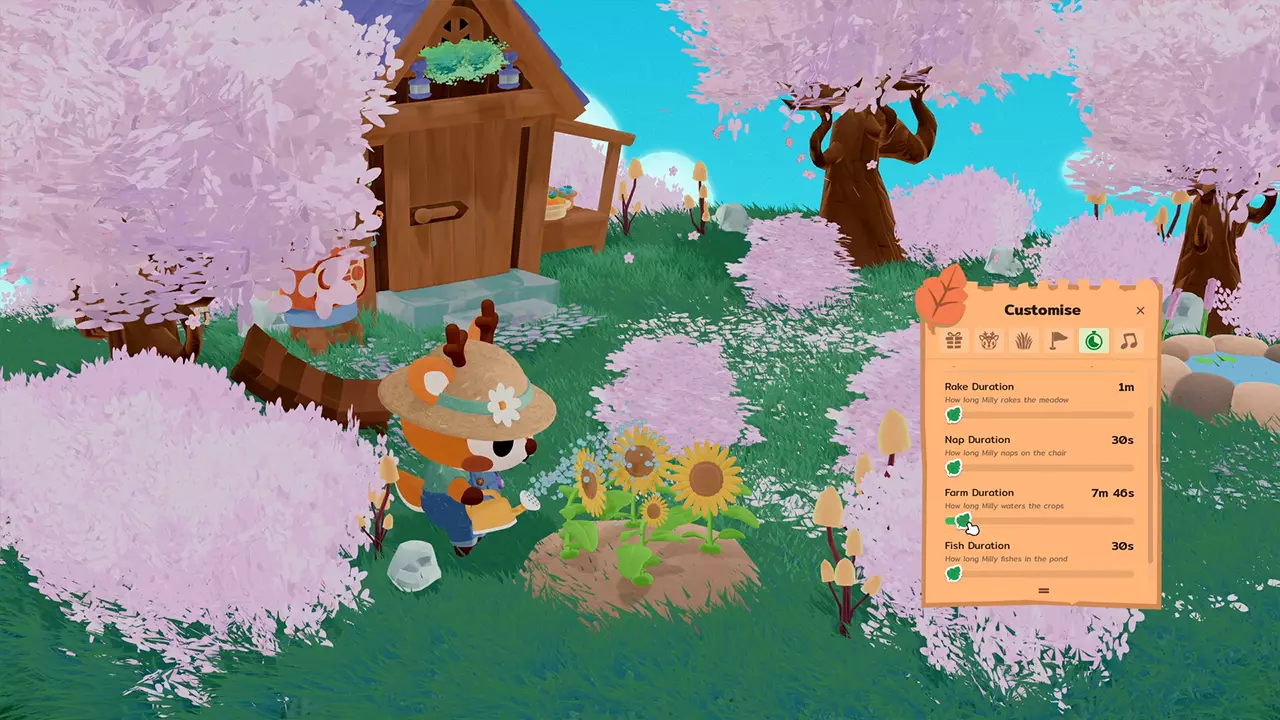Close the Customise panel

(x=1140, y=310)
